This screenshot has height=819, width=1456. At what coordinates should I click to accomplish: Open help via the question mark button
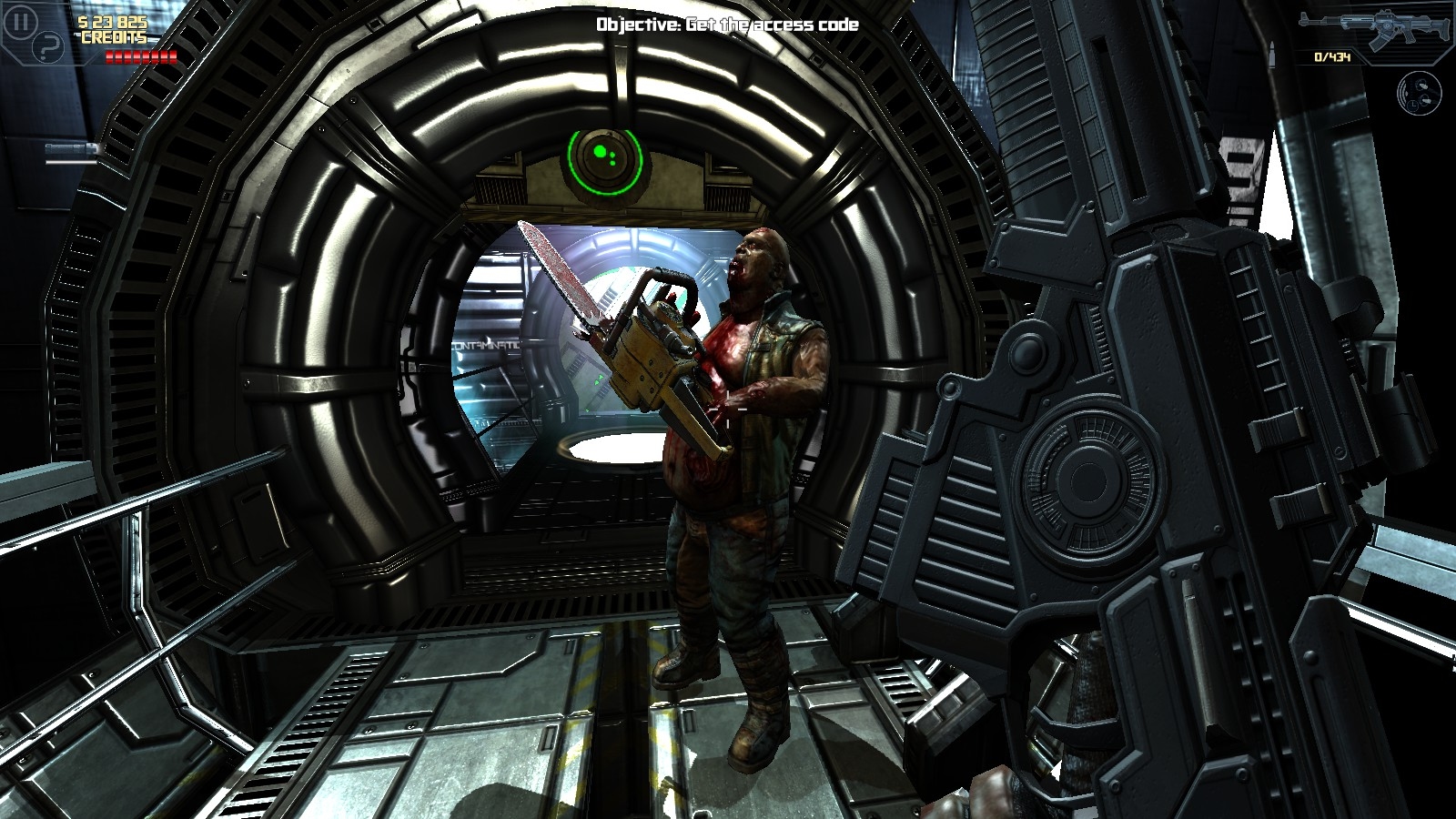(x=46, y=47)
